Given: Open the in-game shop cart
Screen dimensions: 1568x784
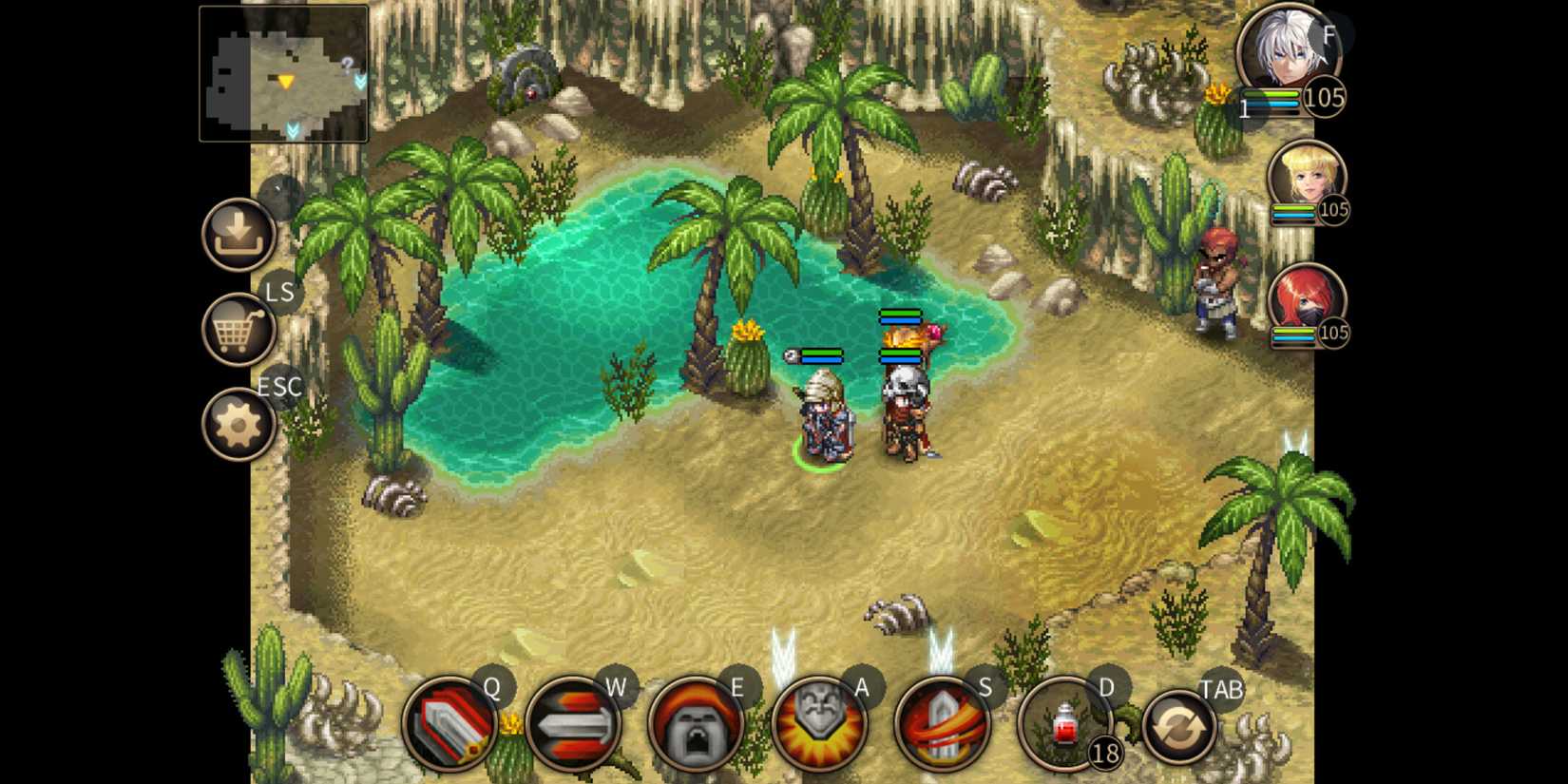Looking at the screenshot, I should 239,329.
